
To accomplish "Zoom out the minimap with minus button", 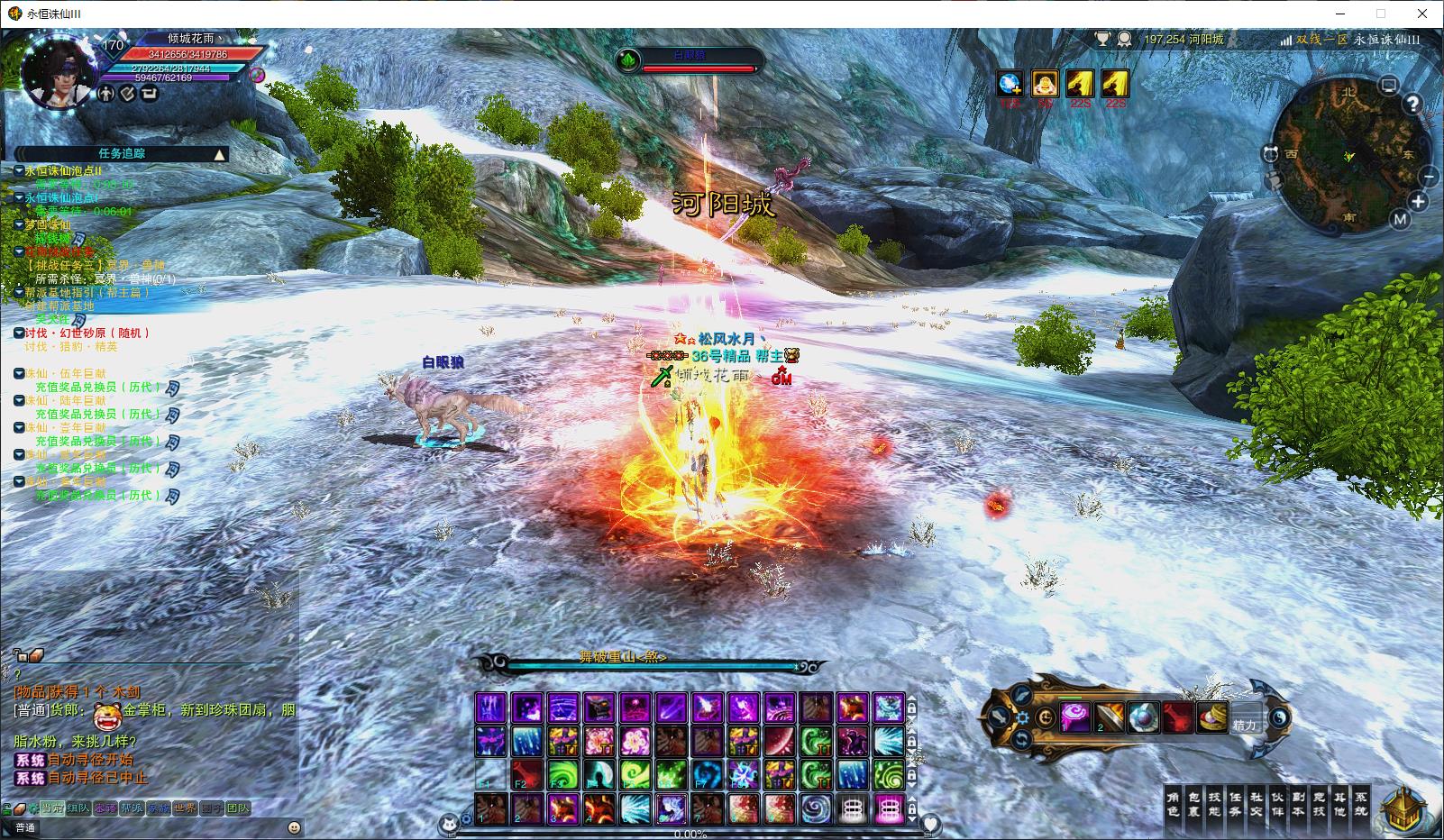I will pos(1428,177).
